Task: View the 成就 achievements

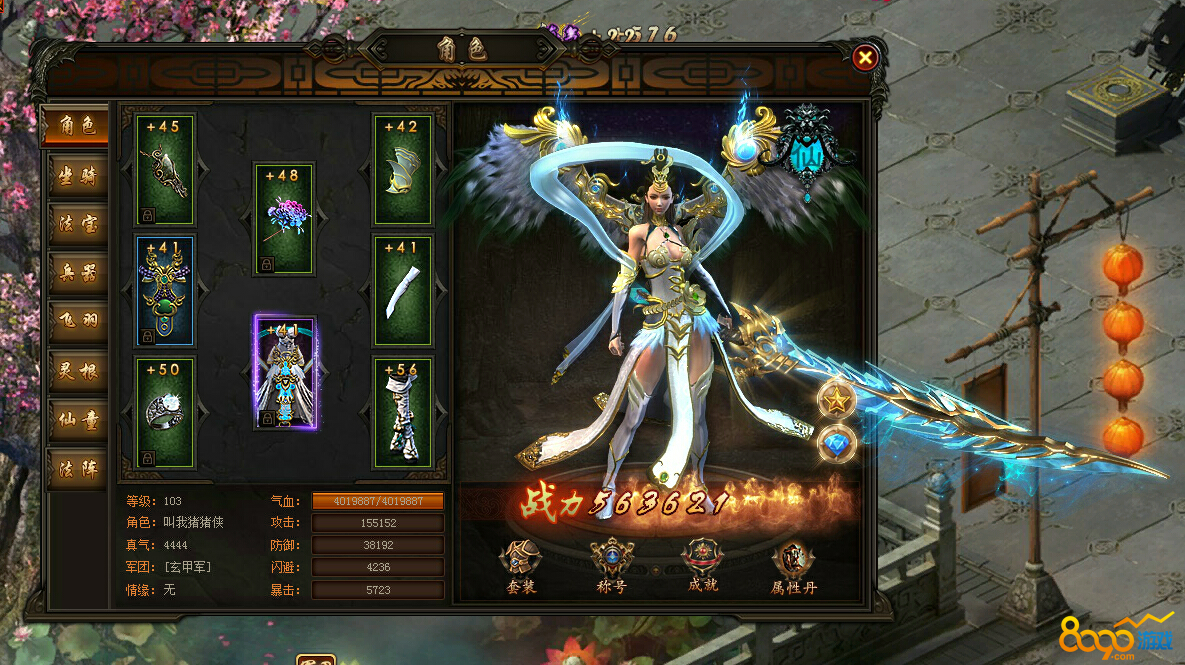Action: (701, 565)
